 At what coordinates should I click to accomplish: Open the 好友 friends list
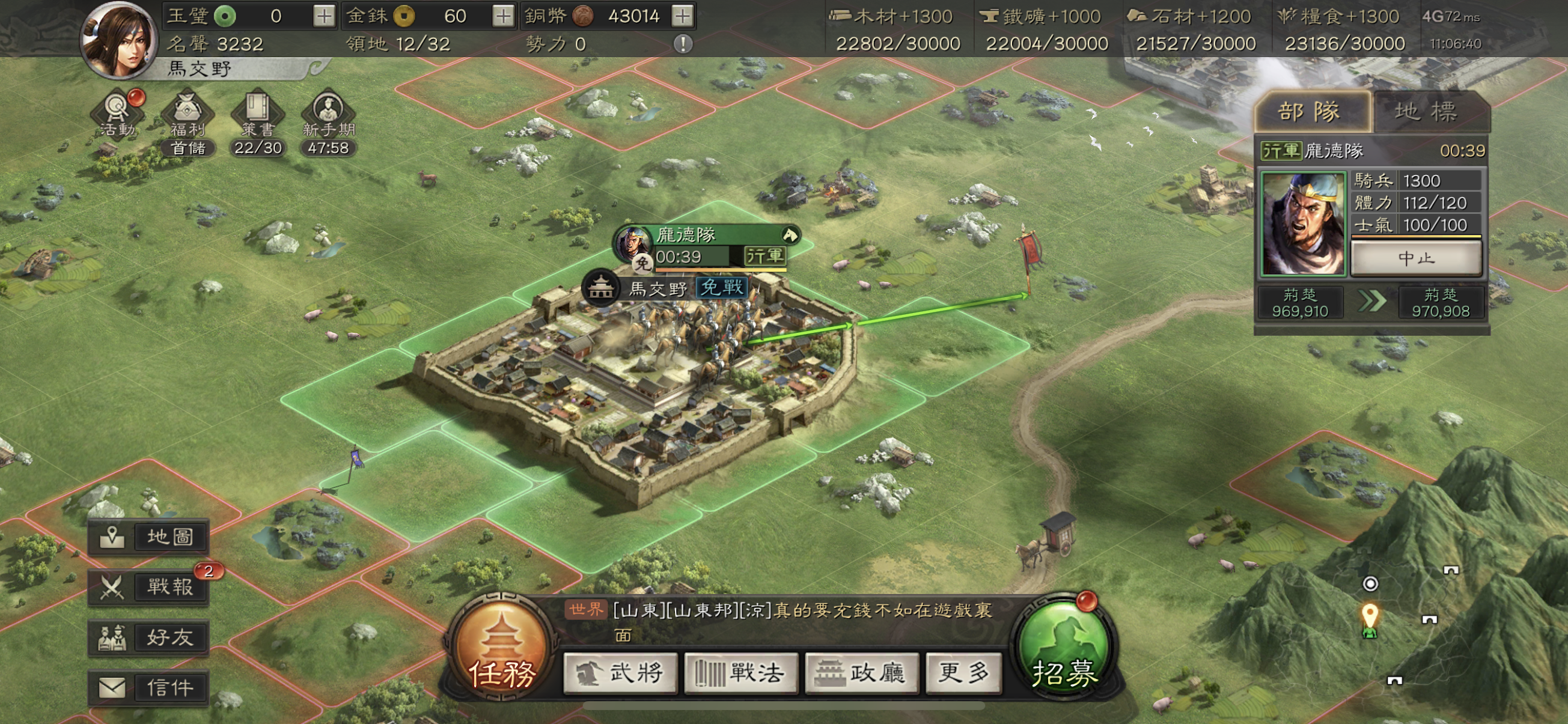pyautogui.click(x=149, y=637)
